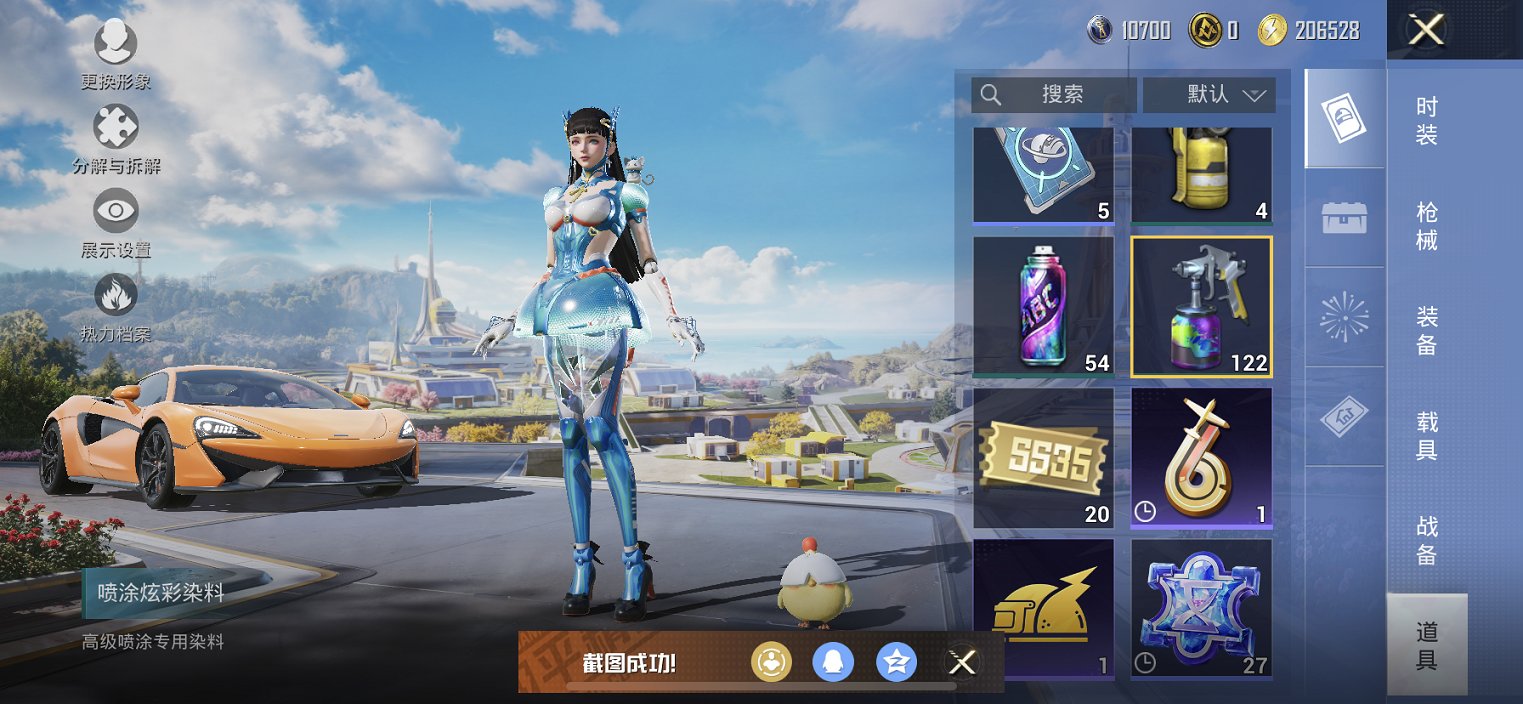Open the fireworks sub-category
The width and height of the screenshot is (1523, 704).
[1344, 317]
